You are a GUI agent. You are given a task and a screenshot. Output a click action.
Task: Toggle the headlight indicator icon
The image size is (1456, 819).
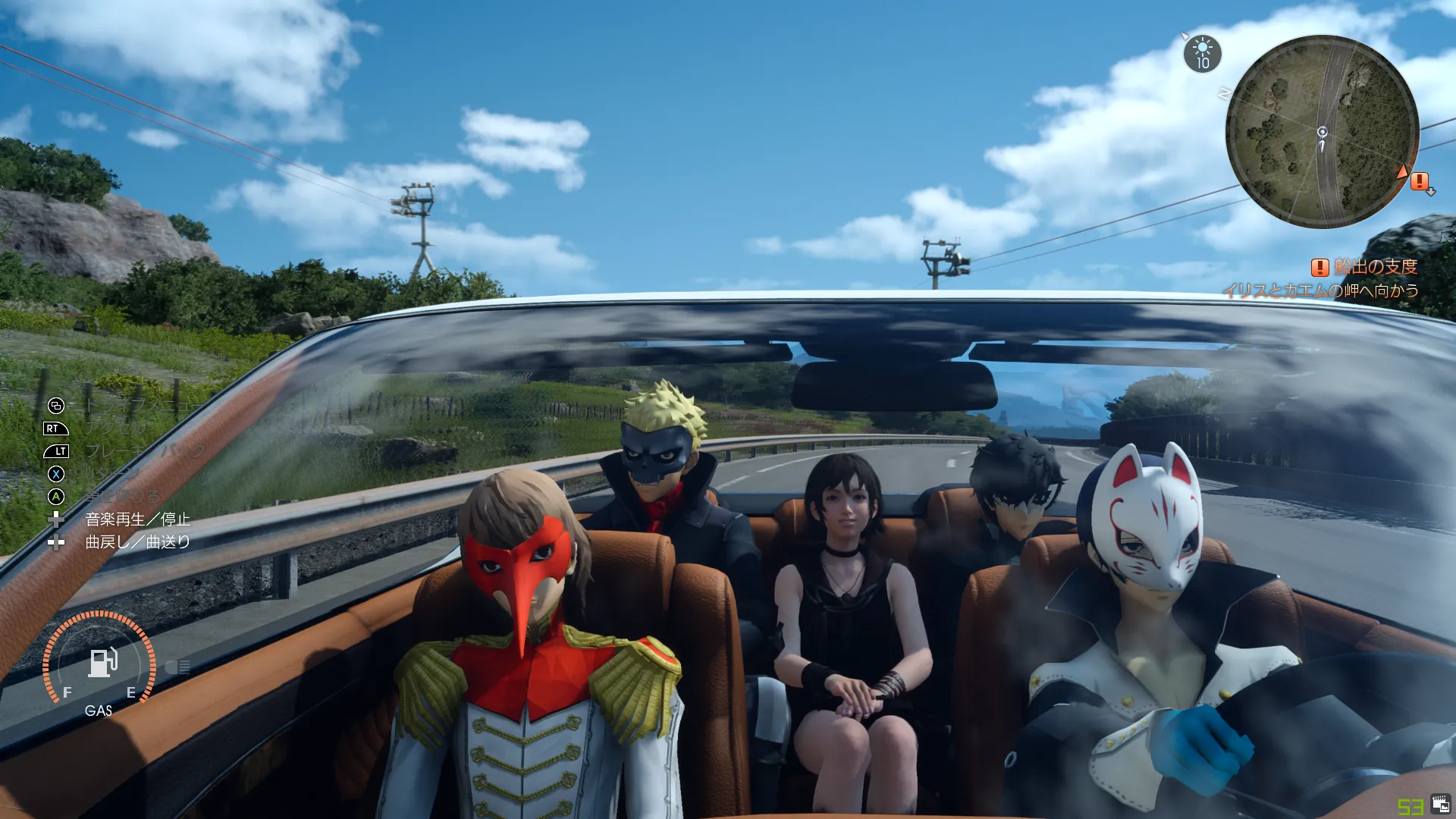pyautogui.click(x=177, y=667)
